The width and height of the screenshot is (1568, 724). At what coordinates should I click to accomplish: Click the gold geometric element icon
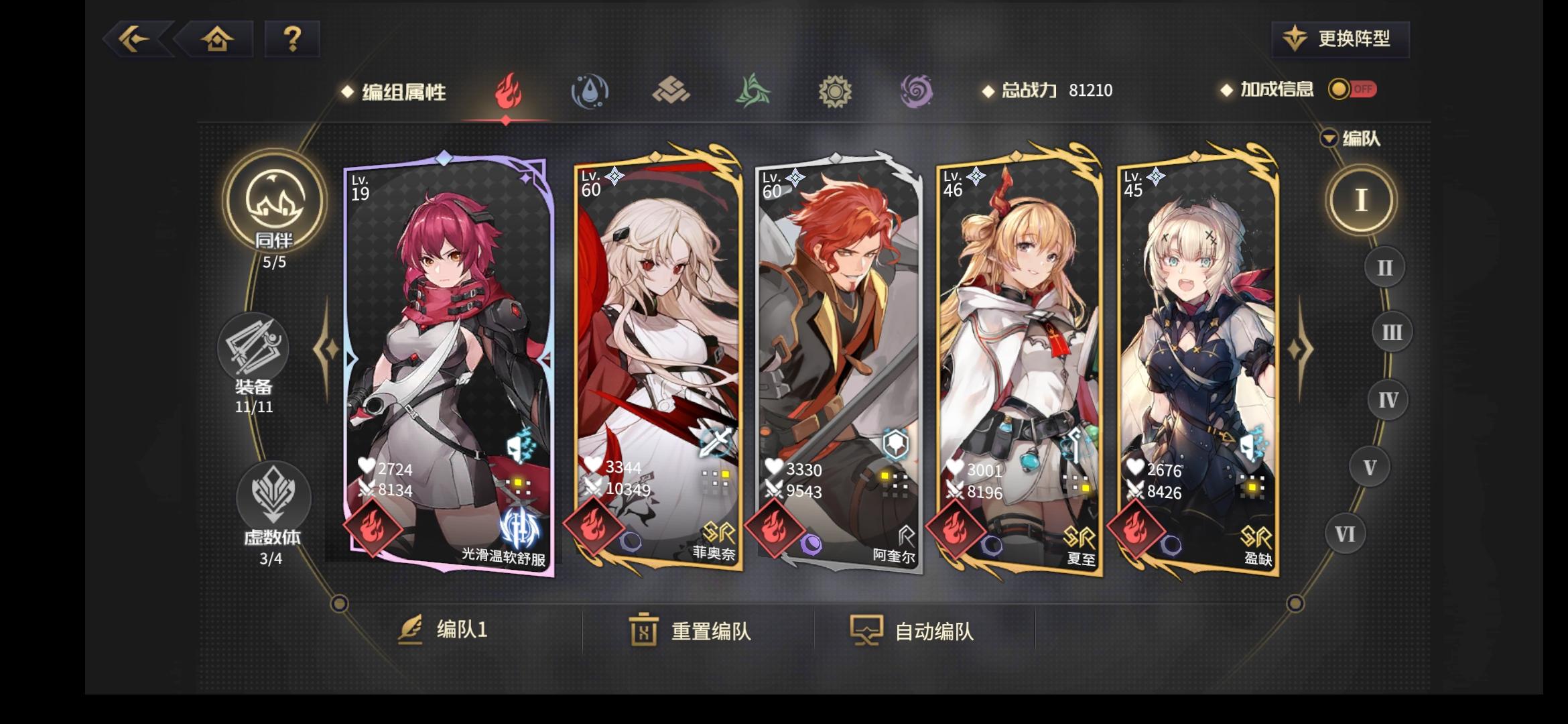671,92
